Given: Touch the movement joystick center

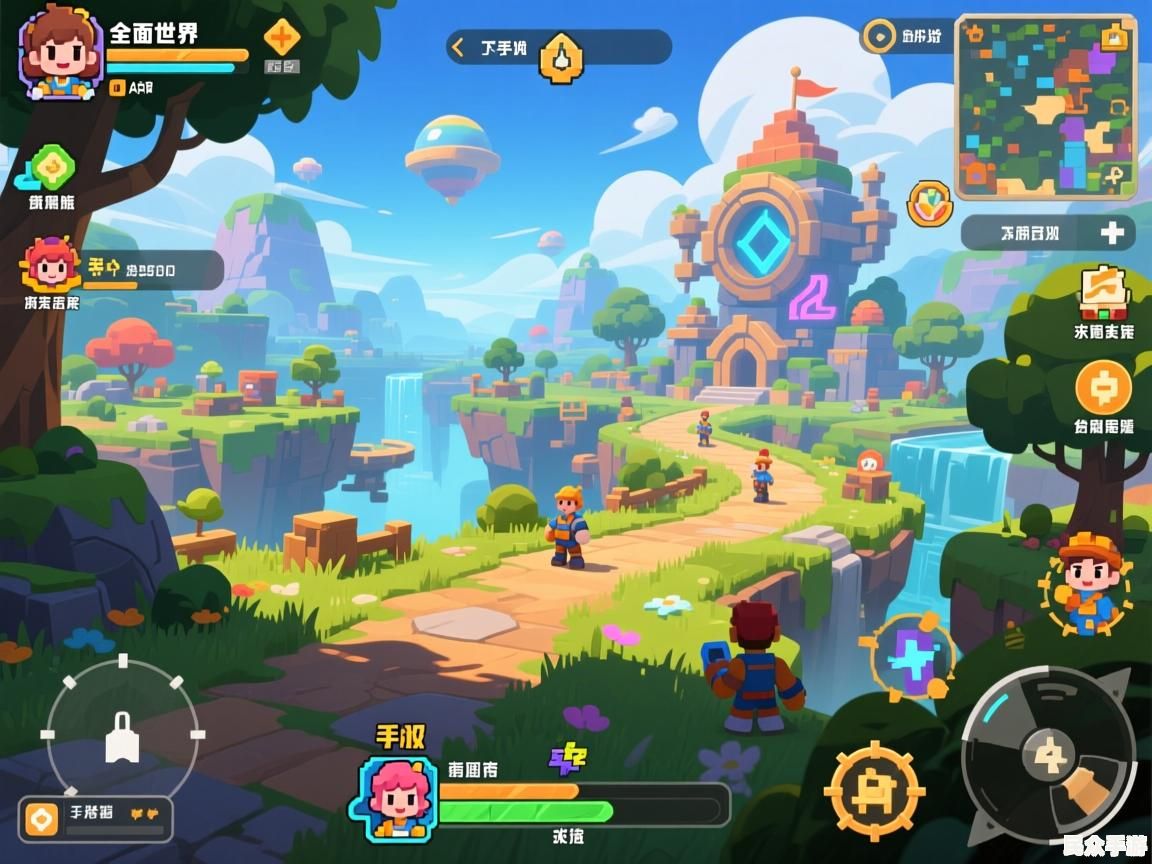Looking at the screenshot, I should point(122,737).
